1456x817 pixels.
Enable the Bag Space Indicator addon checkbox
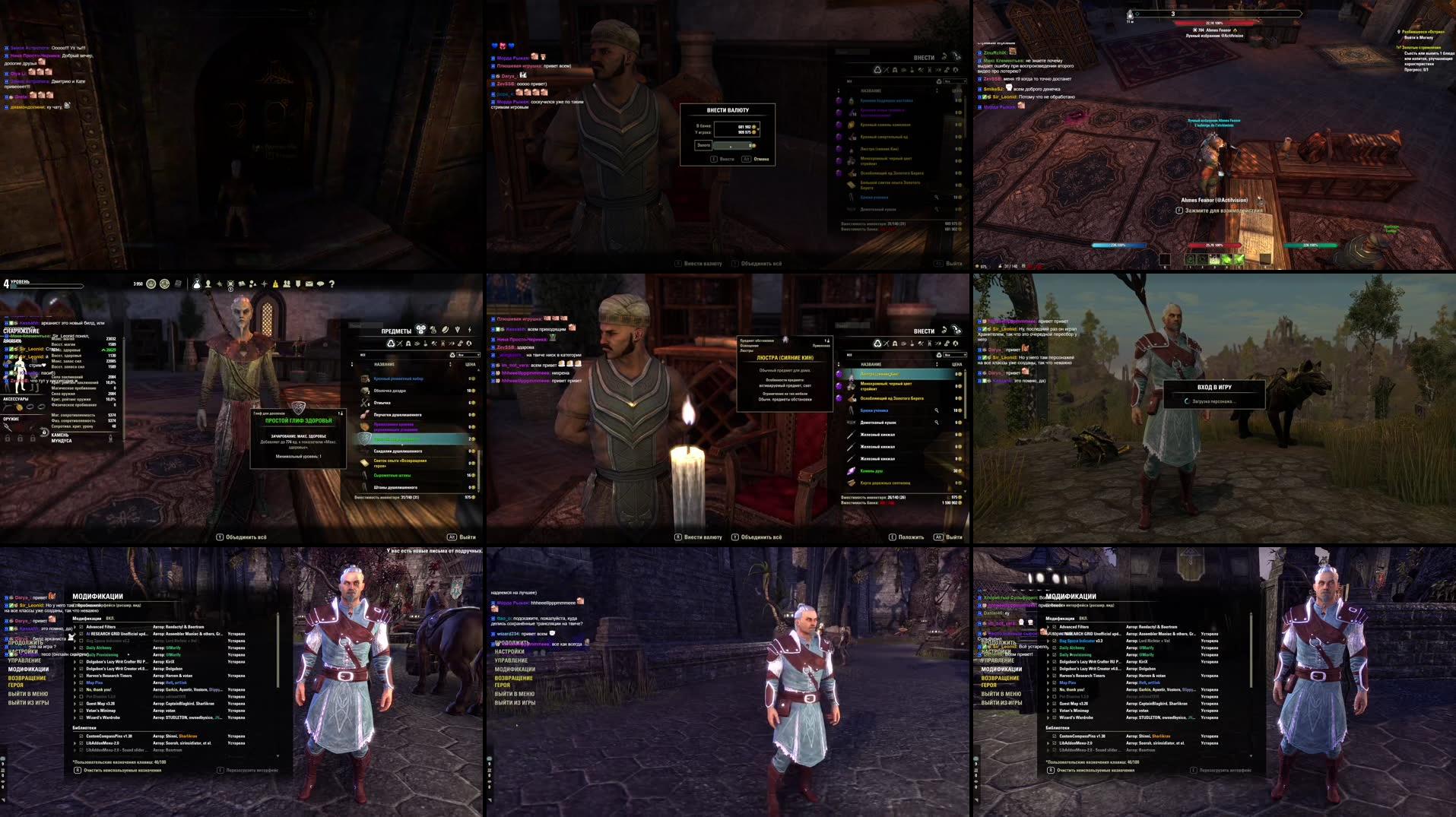tap(81, 641)
